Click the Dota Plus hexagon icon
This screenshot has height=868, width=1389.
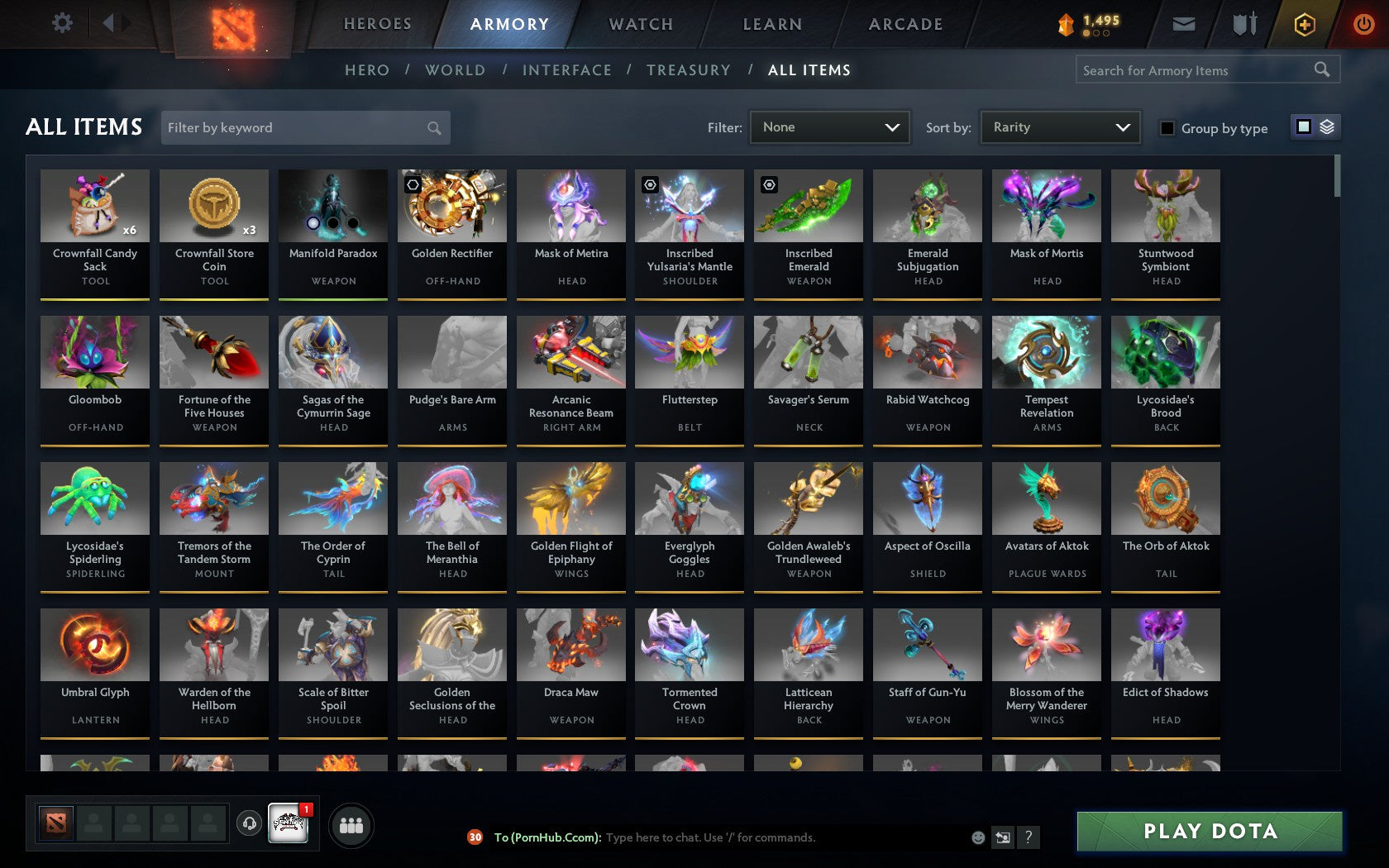point(1305,23)
